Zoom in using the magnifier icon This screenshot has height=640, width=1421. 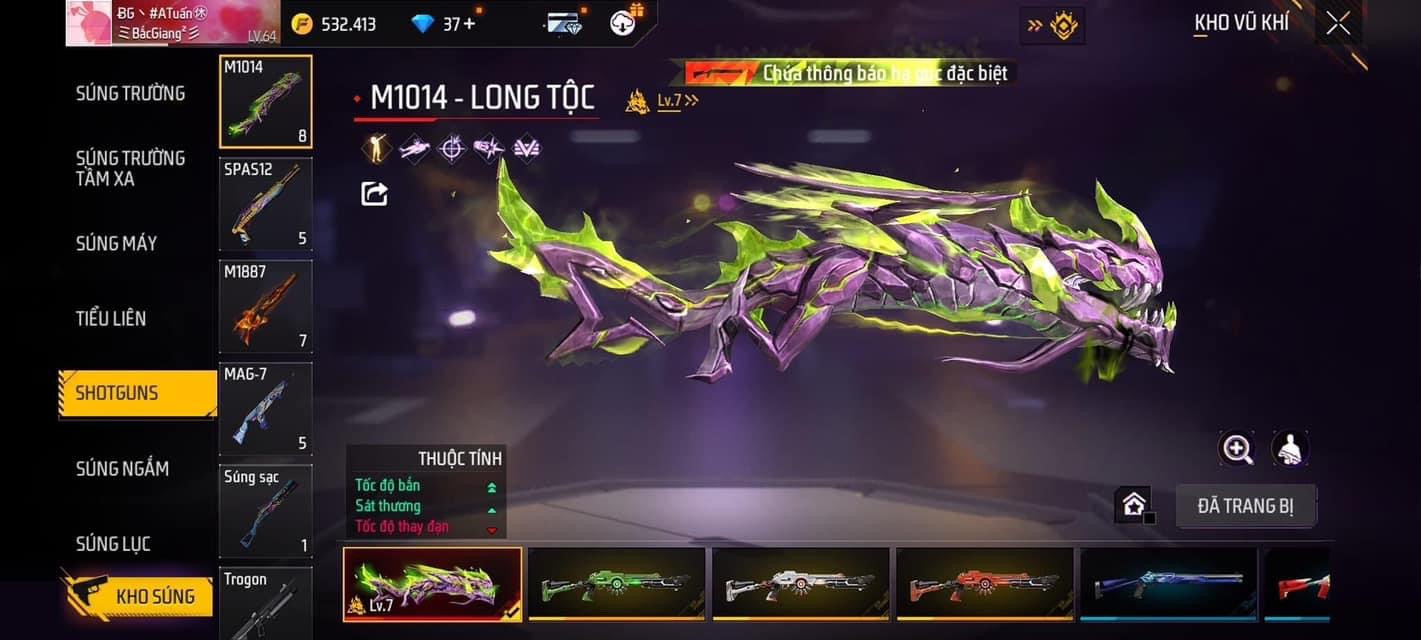[x=1237, y=449]
